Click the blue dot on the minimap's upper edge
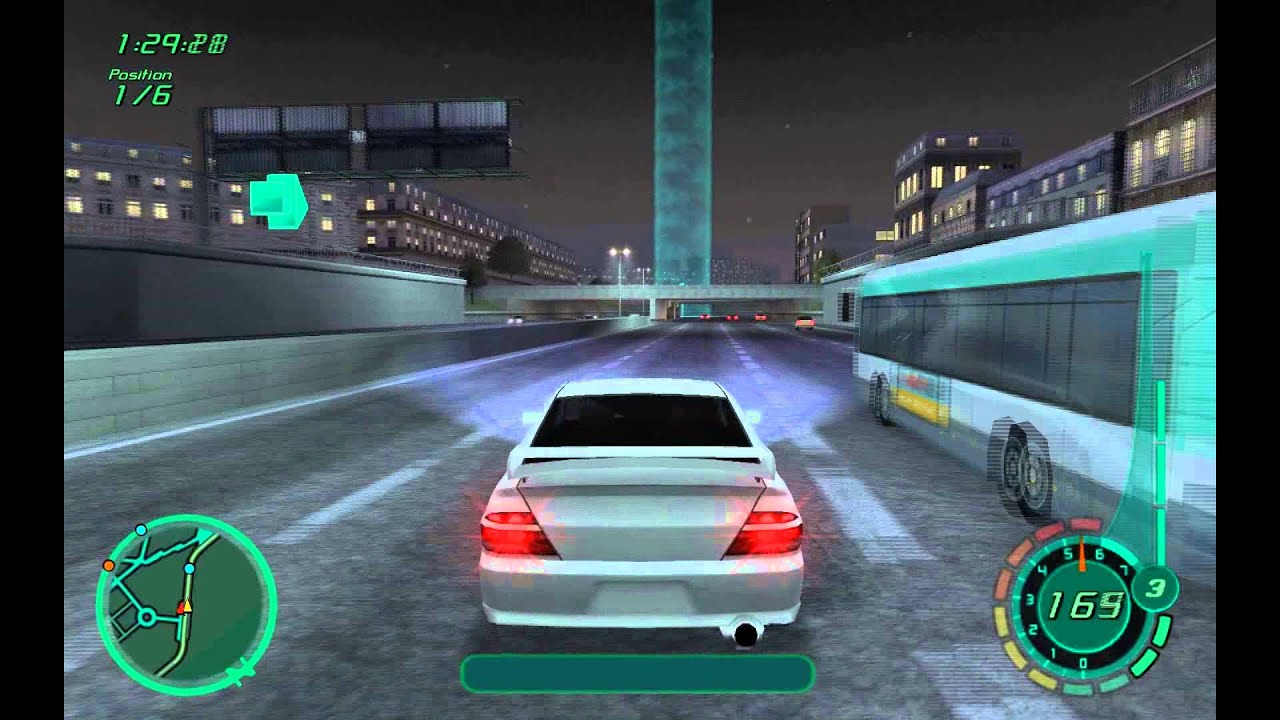The width and height of the screenshot is (1280, 720). pyautogui.click(x=141, y=530)
